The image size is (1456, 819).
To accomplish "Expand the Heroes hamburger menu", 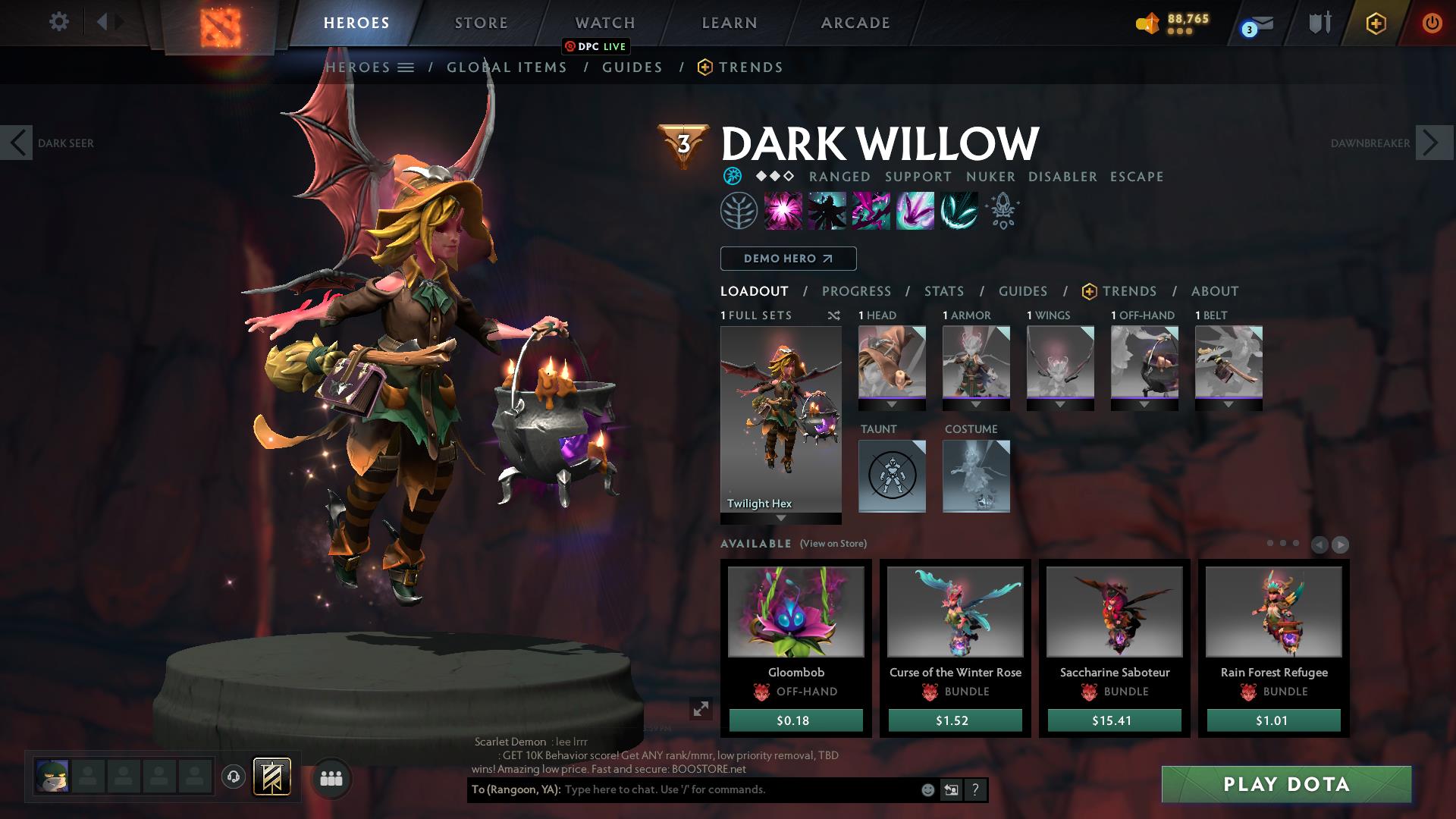I will click(406, 67).
